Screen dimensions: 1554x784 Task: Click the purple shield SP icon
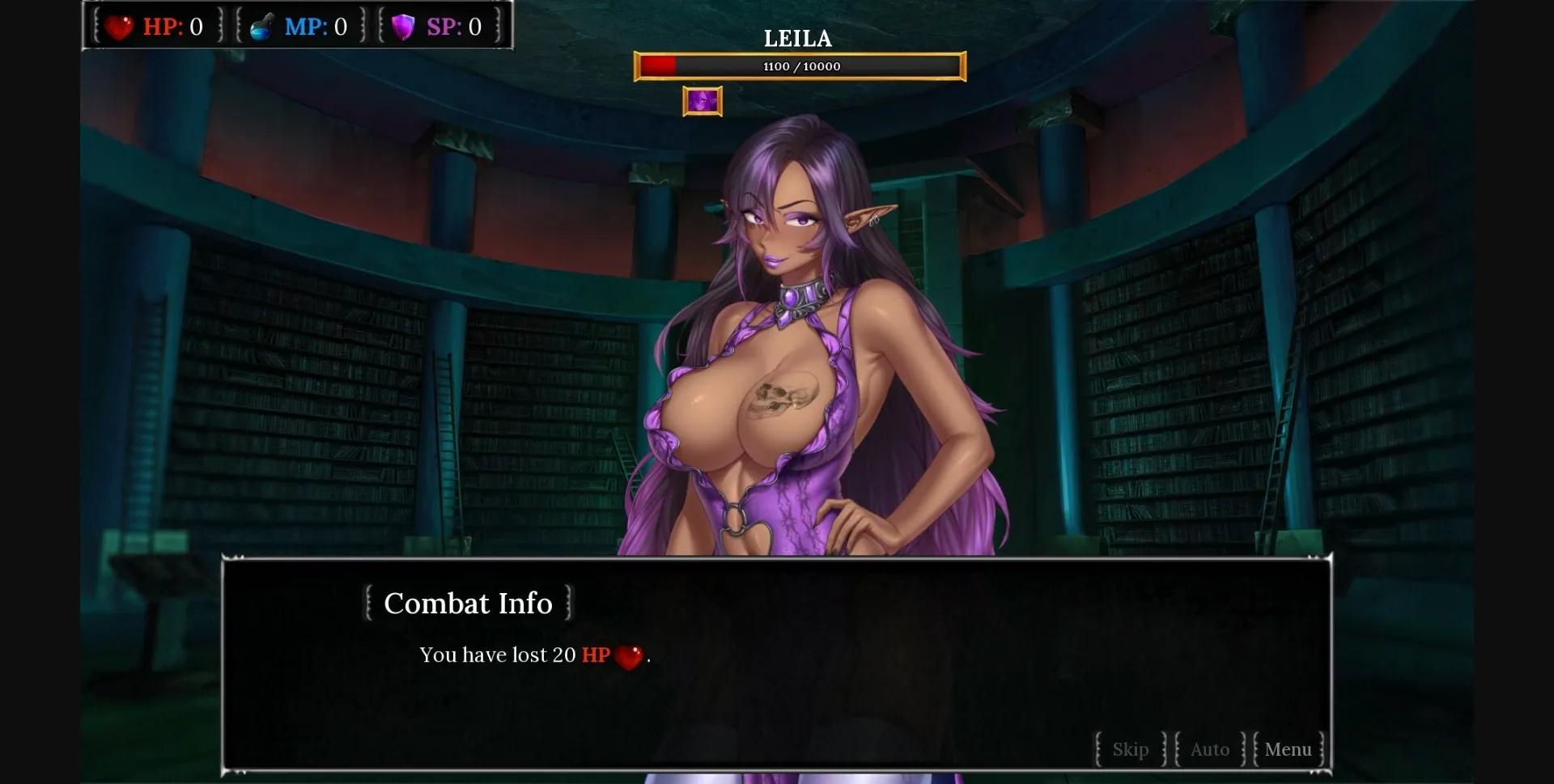402,25
